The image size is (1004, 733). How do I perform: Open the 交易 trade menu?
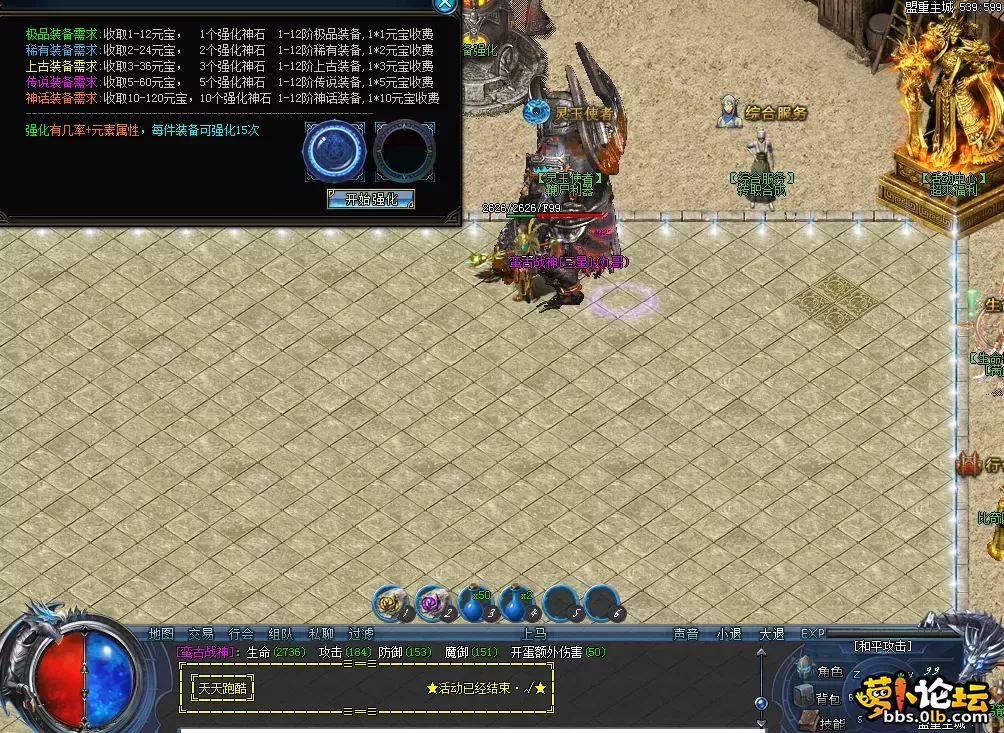coord(201,633)
